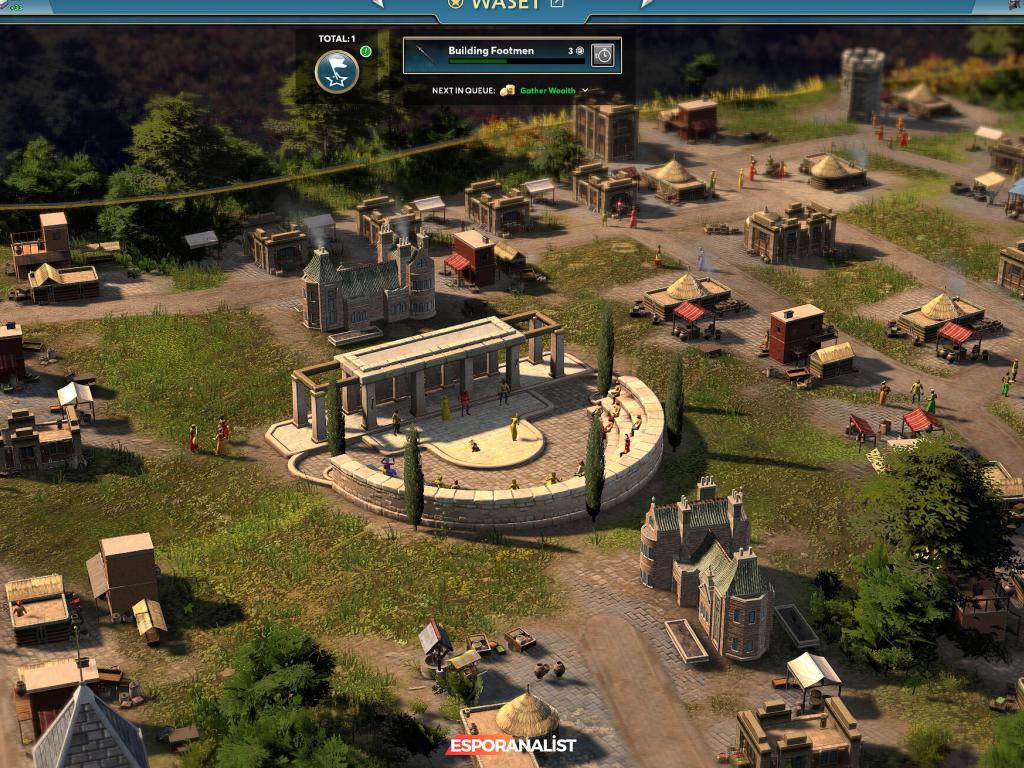This screenshot has height=768, width=1024.
Task: Go to the next city arrow
Action: pos(647,4)
